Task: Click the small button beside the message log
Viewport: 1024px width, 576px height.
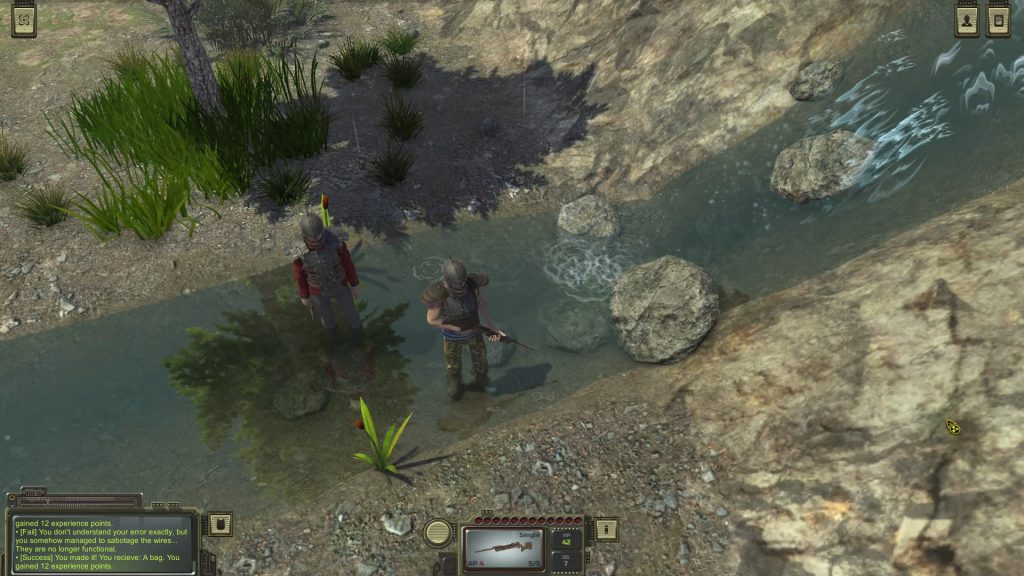Action: (x=219, y=524)
